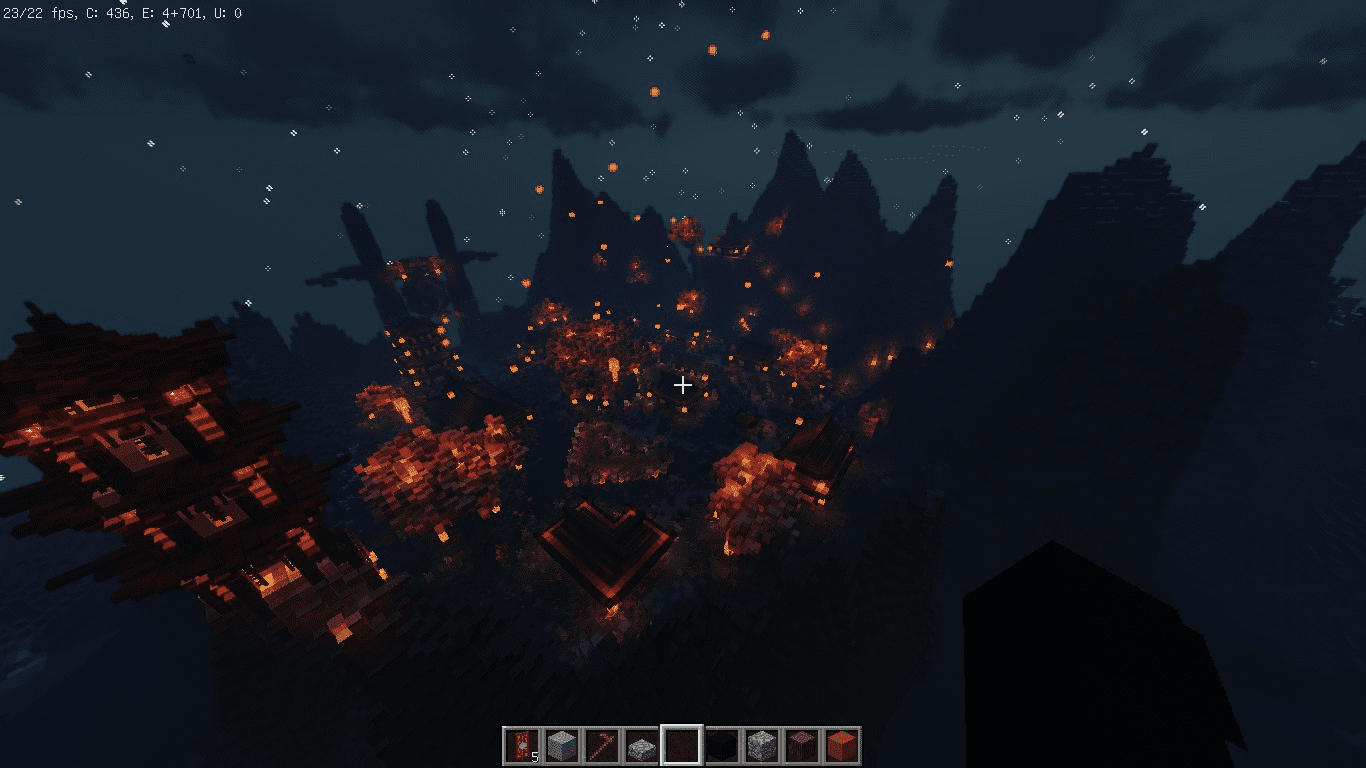
Task: Select the dark crimson-topped block slot
Action: pos(801,746)
